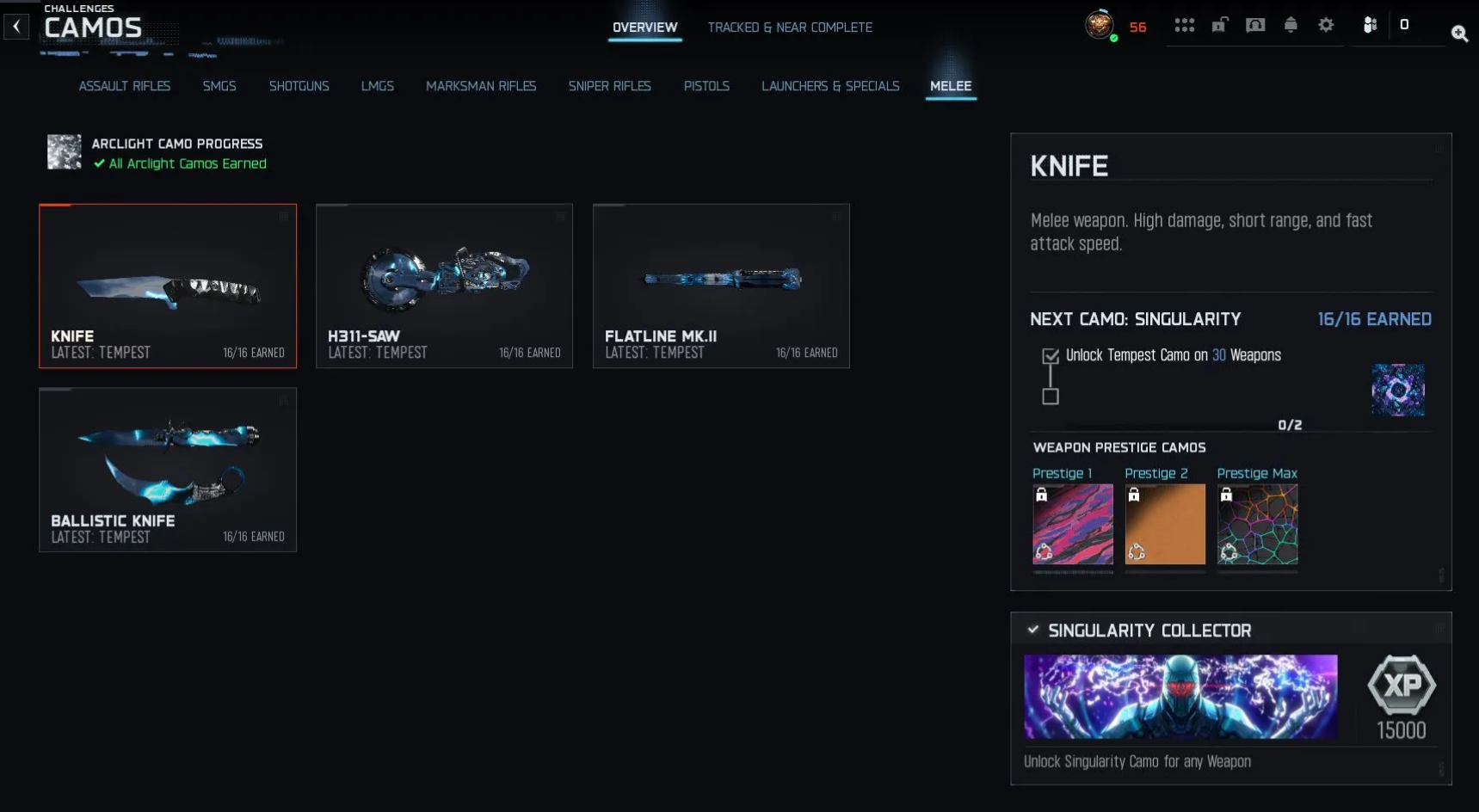
Task: Expand the KNIFE weapon card corner icon
Action: [285, 217]
